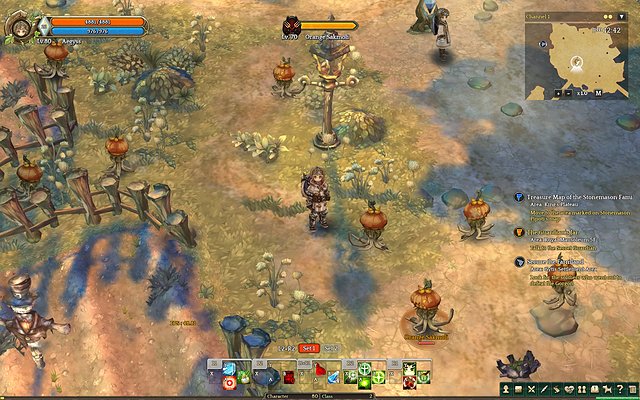Open the character info menu button

click(x=507, y=387)
